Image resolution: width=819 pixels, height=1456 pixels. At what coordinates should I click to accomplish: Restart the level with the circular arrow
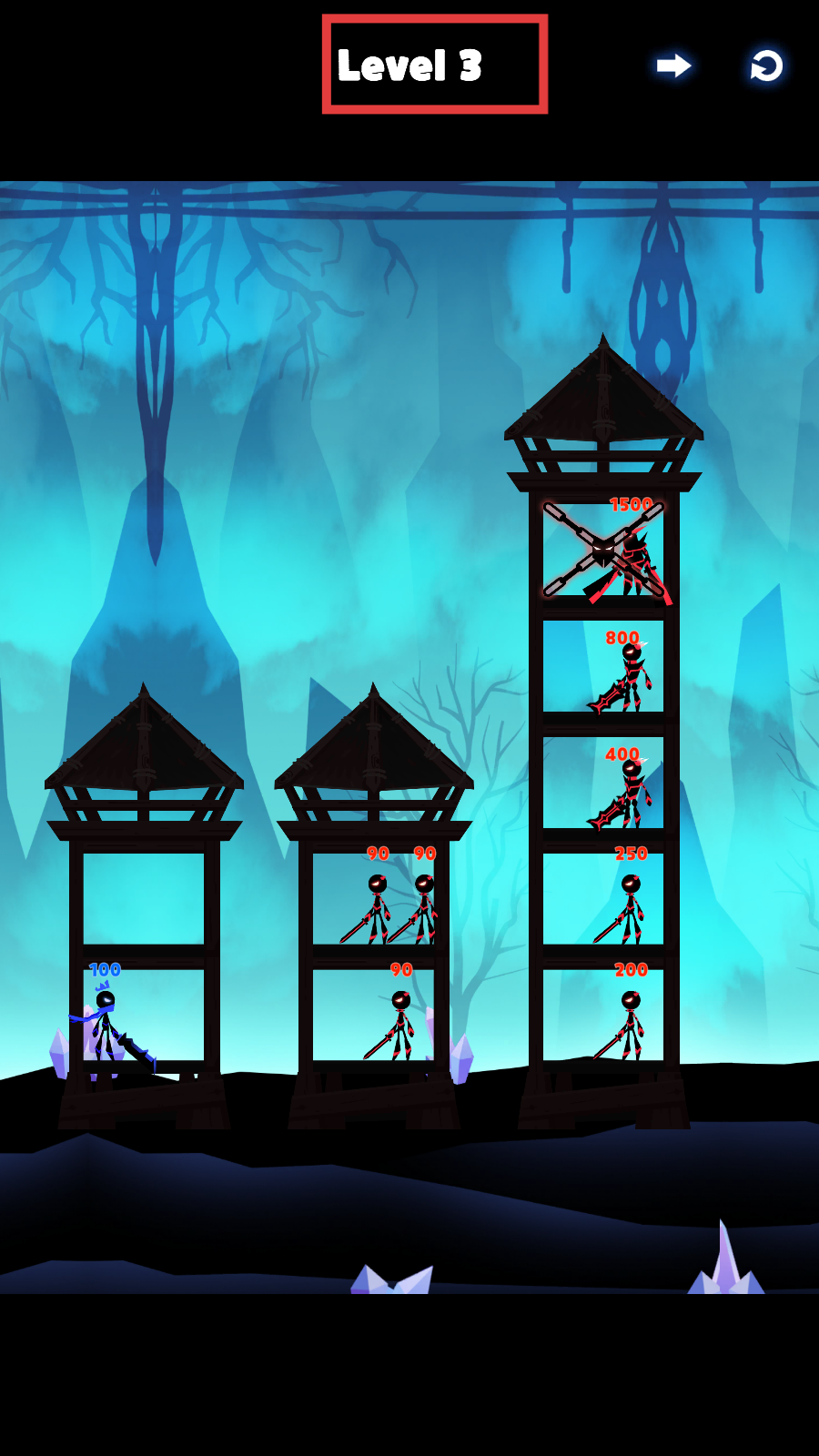pos(766,66)
